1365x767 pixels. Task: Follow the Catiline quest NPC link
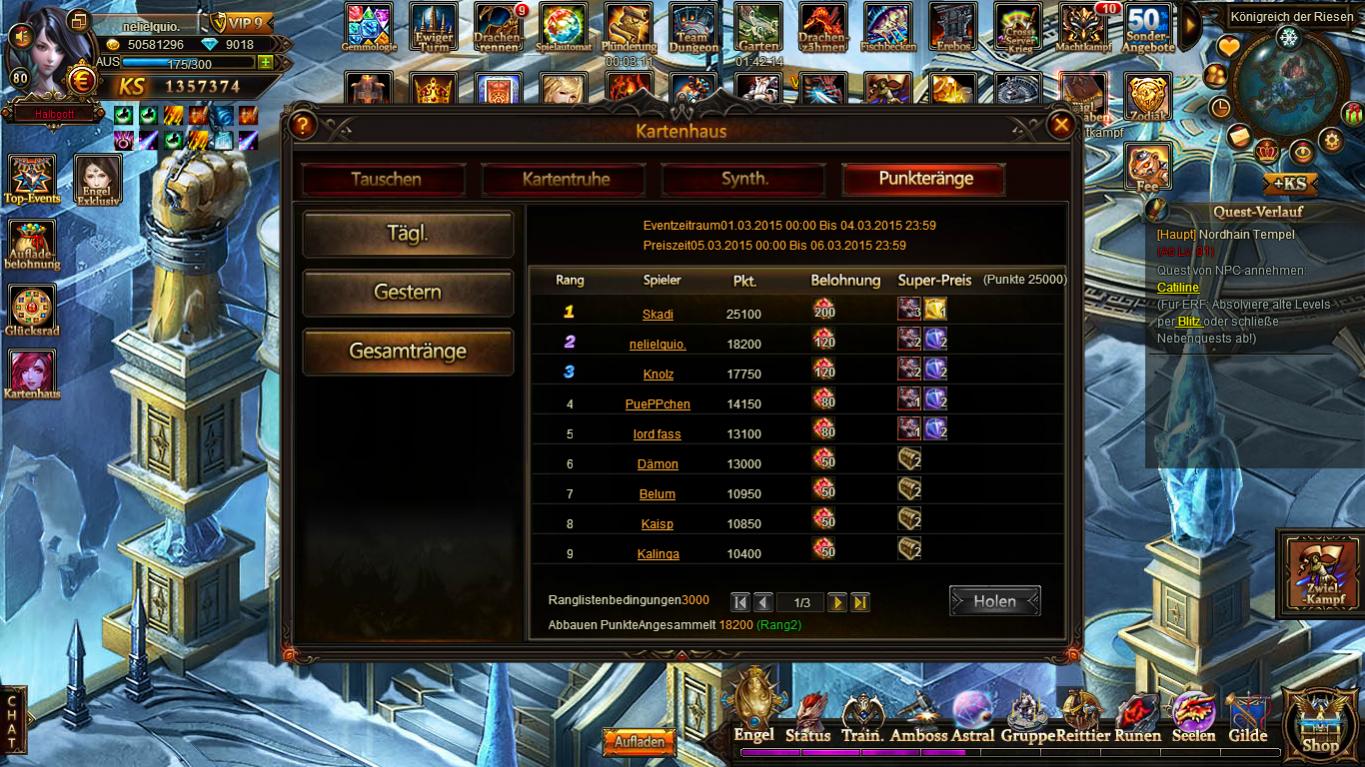[x=1178, y=288]
